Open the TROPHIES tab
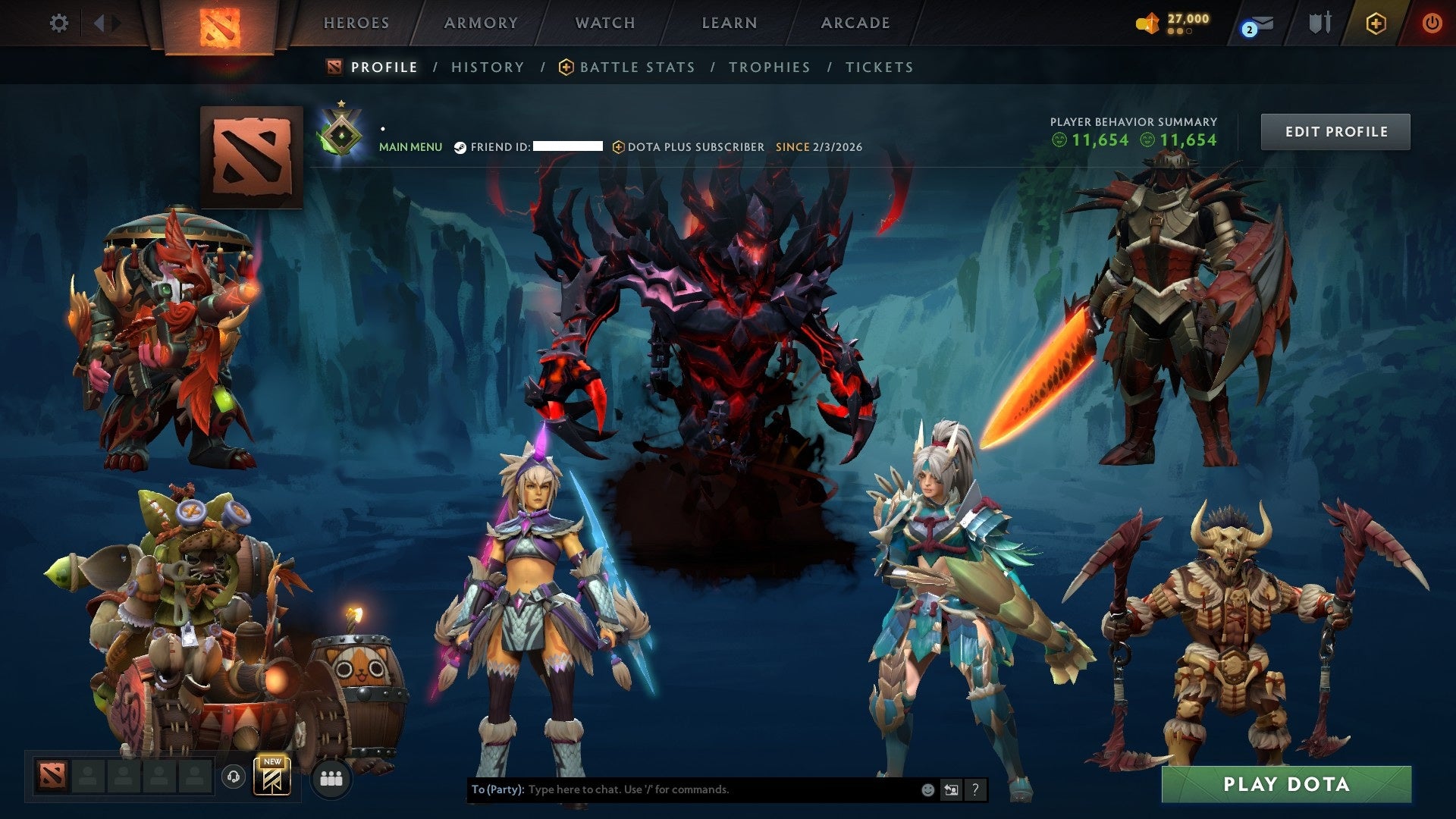 770,67
